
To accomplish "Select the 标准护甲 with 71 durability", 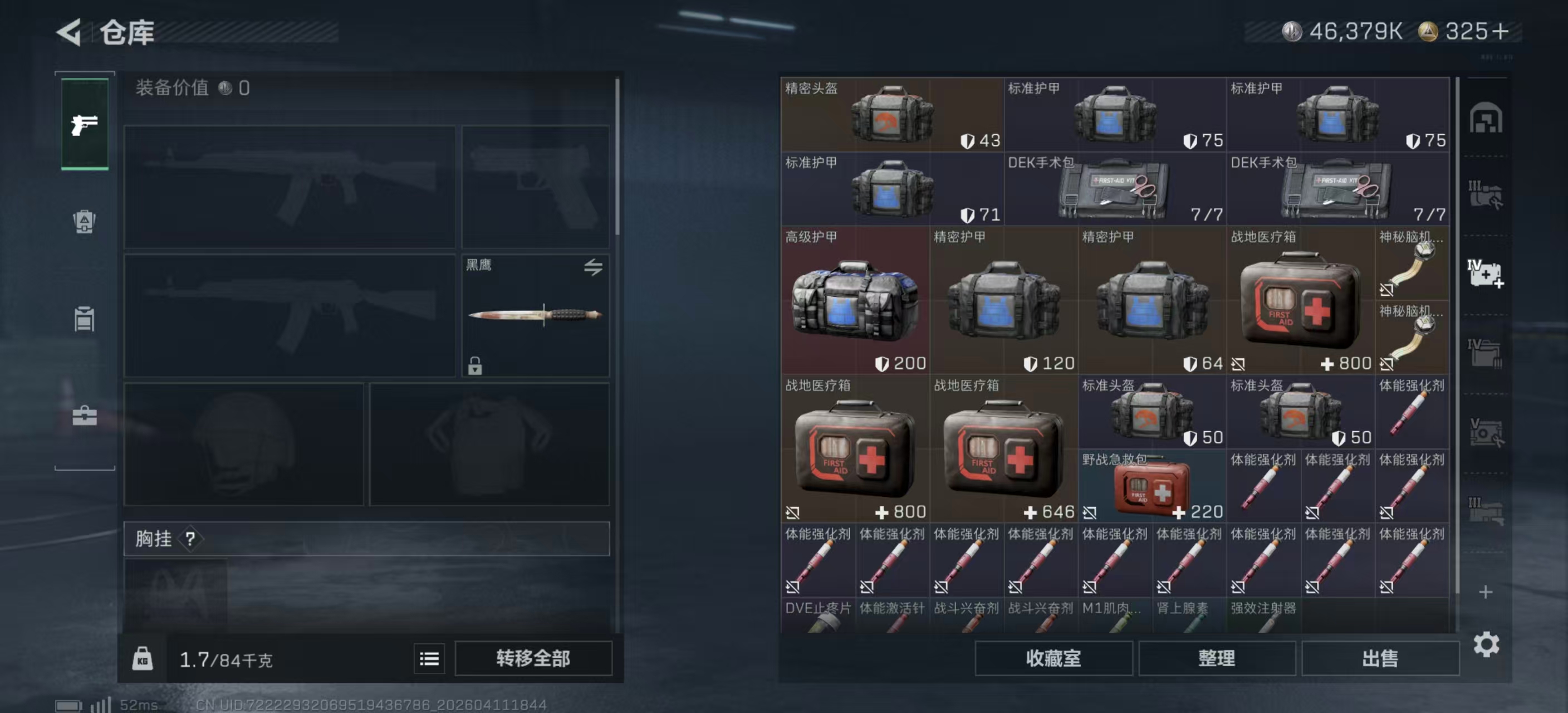I will (x=891, y=189).
